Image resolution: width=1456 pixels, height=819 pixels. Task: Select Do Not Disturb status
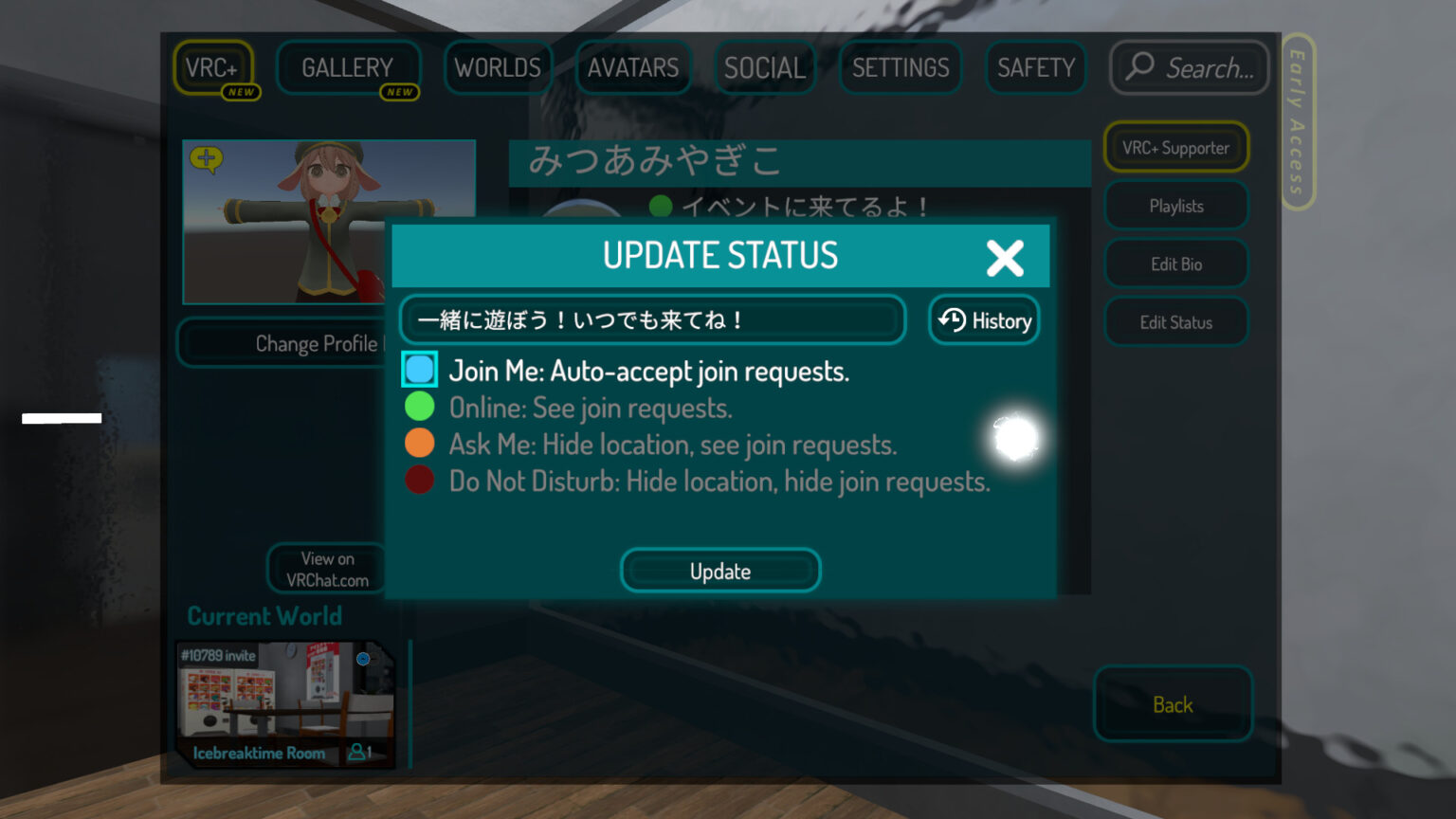point(419,480)
